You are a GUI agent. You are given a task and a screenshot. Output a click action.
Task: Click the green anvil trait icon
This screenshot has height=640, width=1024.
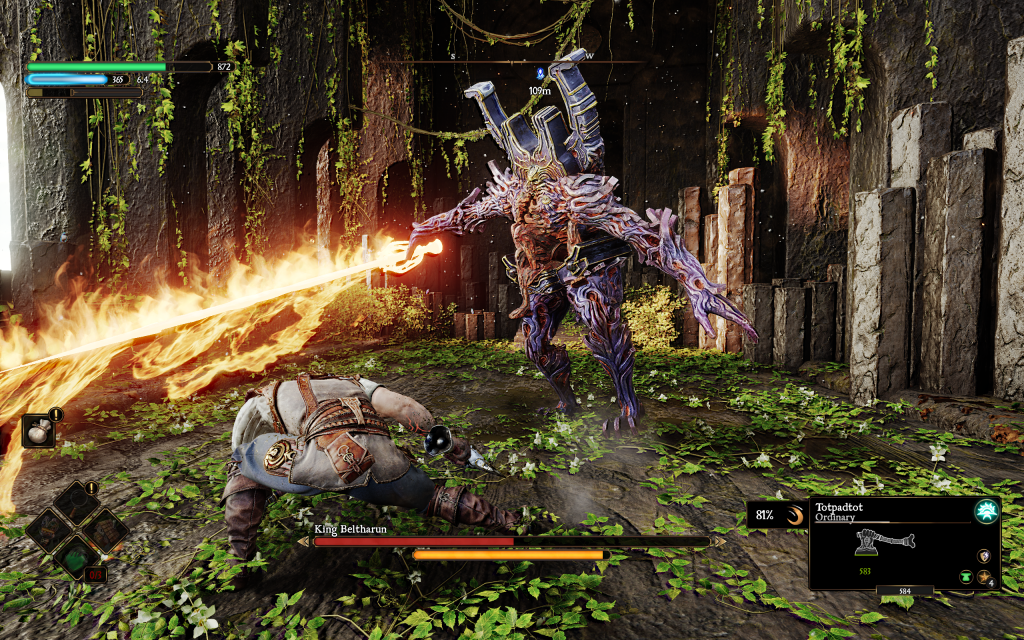tap(967, 577)
